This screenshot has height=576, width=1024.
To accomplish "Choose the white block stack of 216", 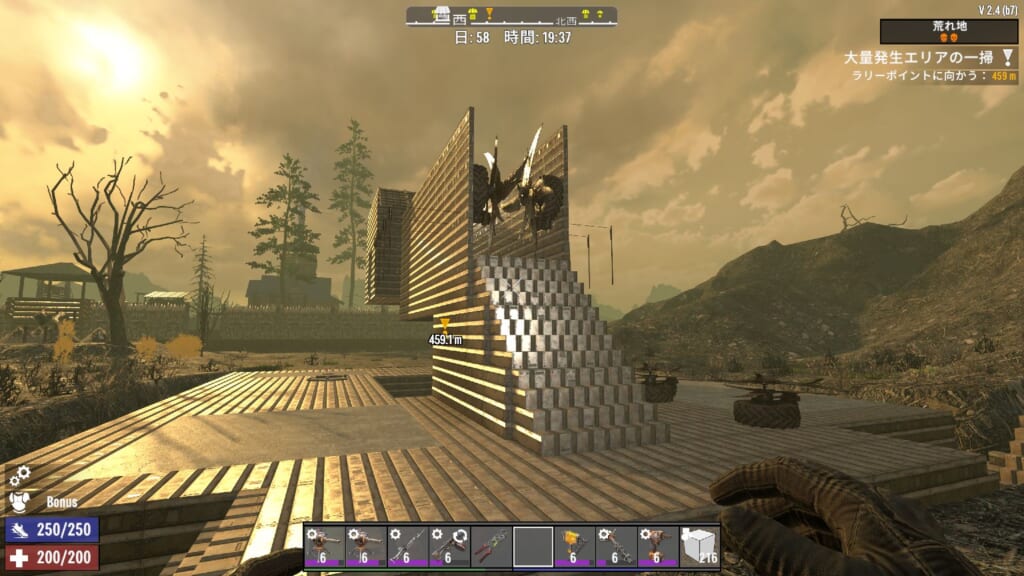I will coord(699,546).
